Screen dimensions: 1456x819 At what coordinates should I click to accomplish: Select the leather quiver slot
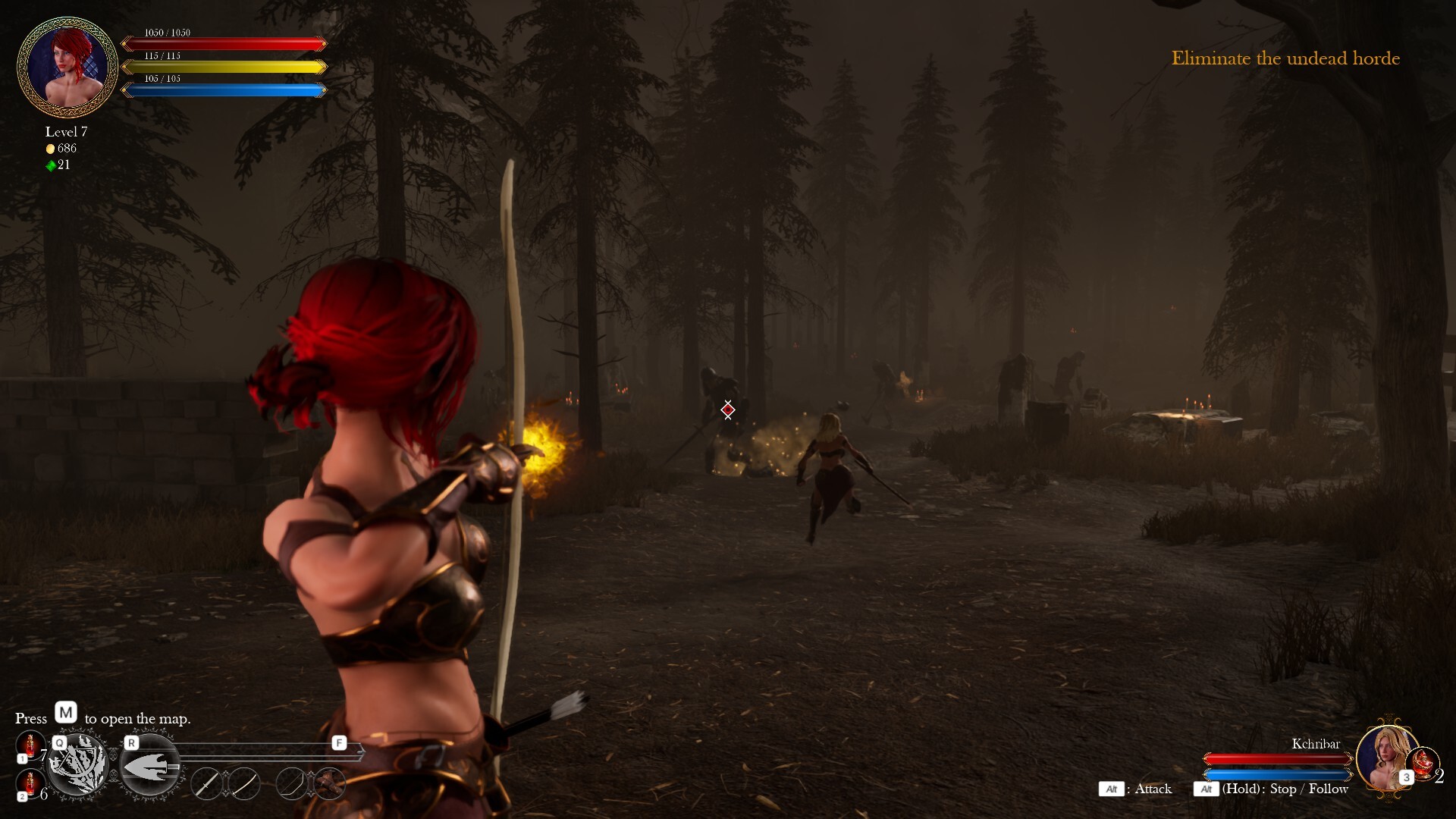(x=329, y=784)
